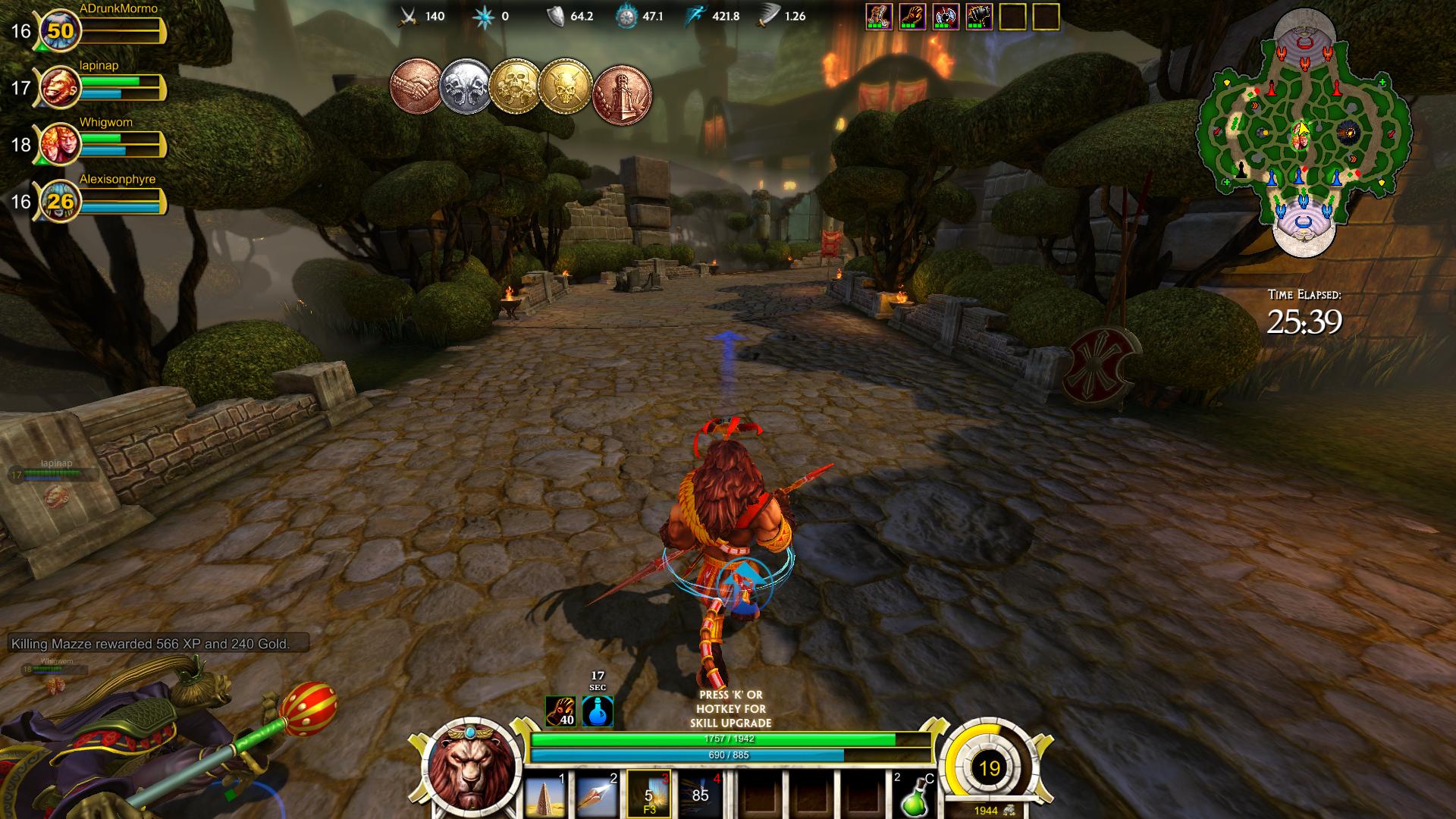The image size is (1456, 819).
Task: Click the blue mana potion buff icon
Action: pyautogui.click(x=598, y=711)
